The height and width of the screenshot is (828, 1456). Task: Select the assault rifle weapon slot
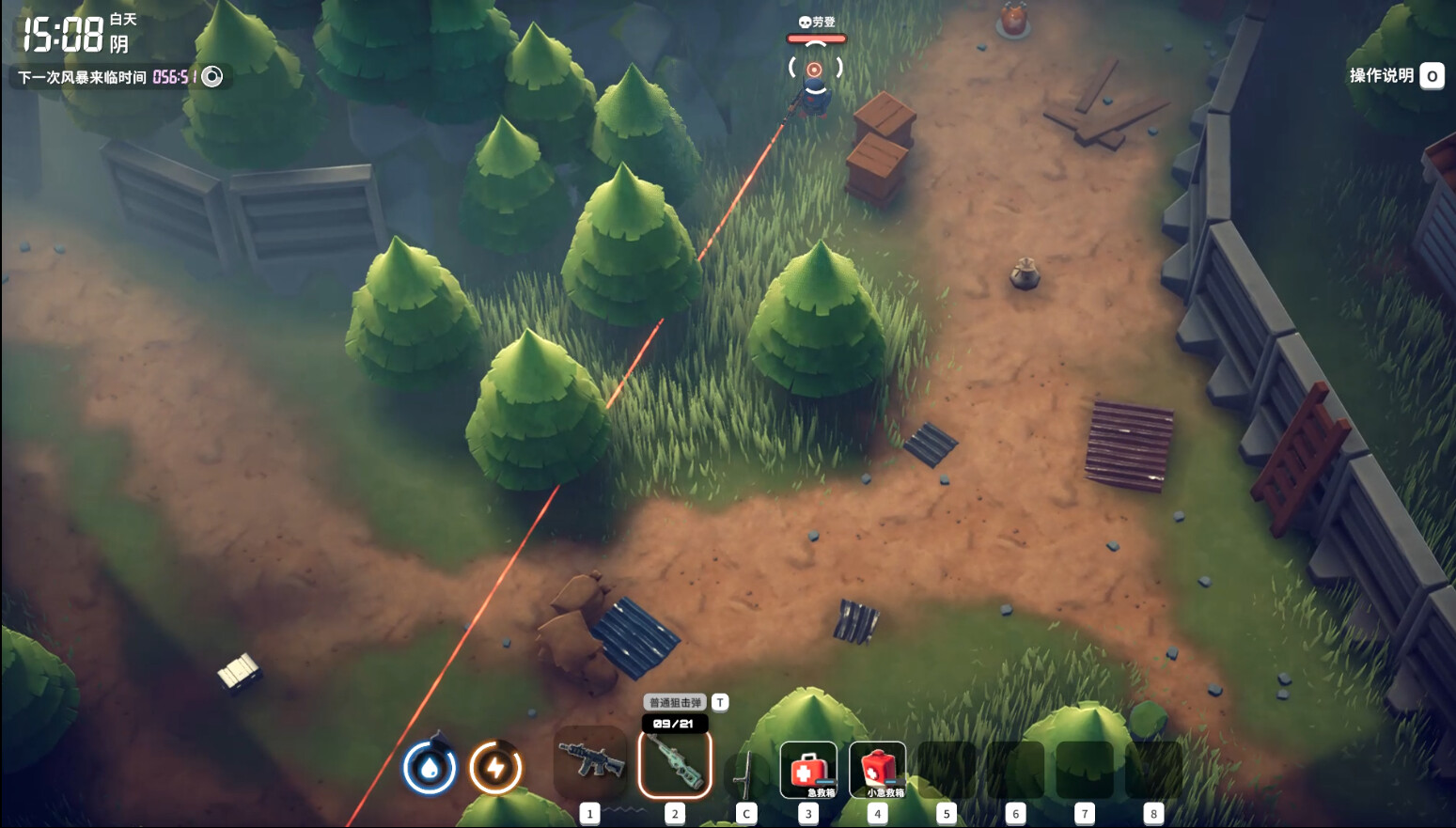pyautogui.click(x=590, y=761)
